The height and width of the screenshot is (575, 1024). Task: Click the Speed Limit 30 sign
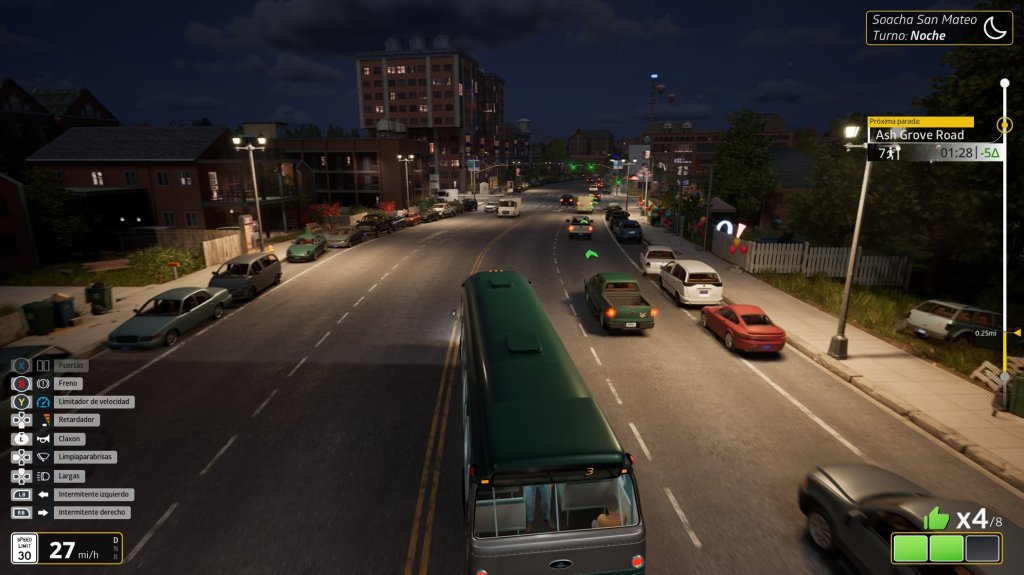tap(25, 548)
